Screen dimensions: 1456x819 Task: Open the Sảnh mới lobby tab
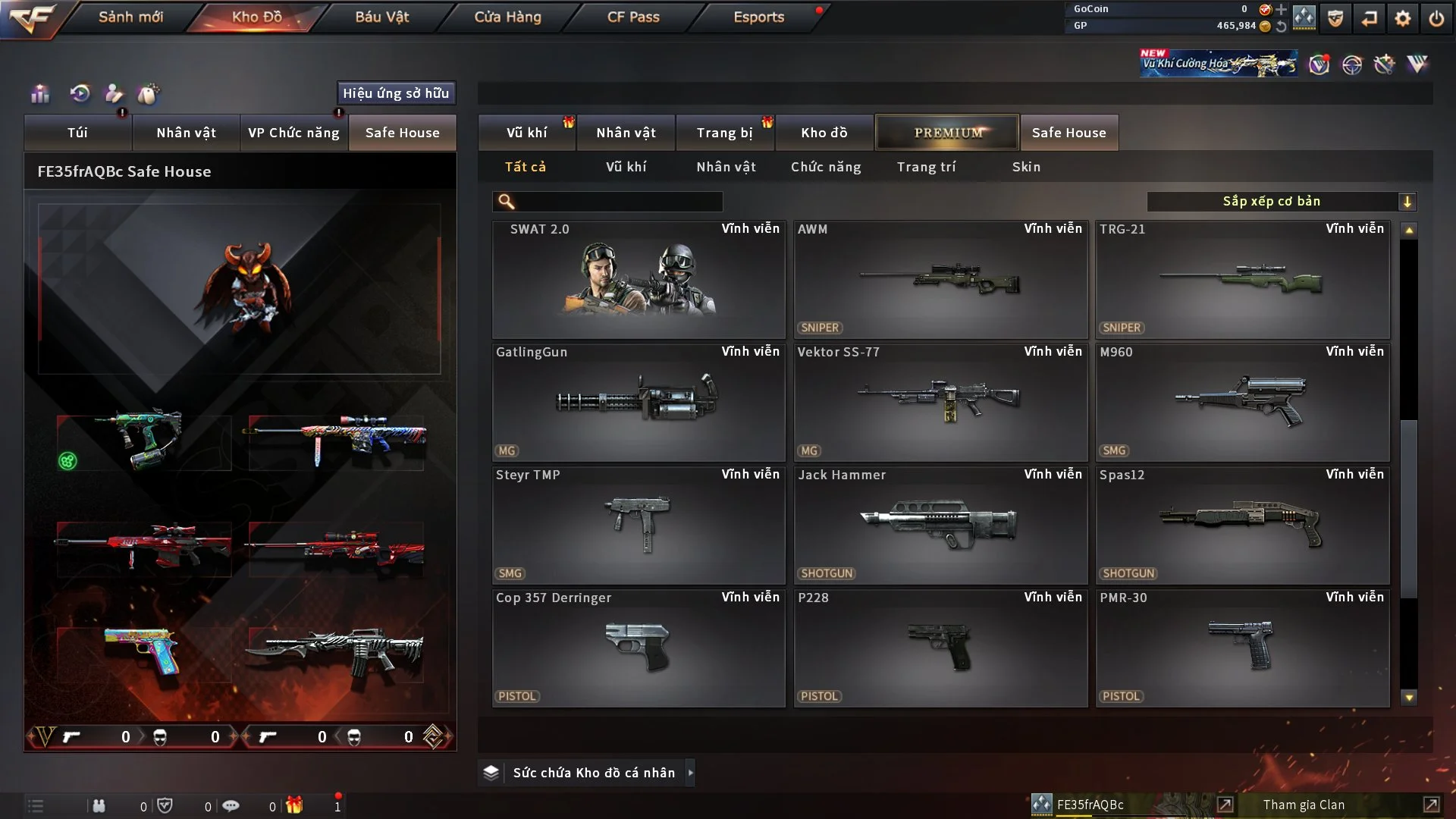coord(130,17)
